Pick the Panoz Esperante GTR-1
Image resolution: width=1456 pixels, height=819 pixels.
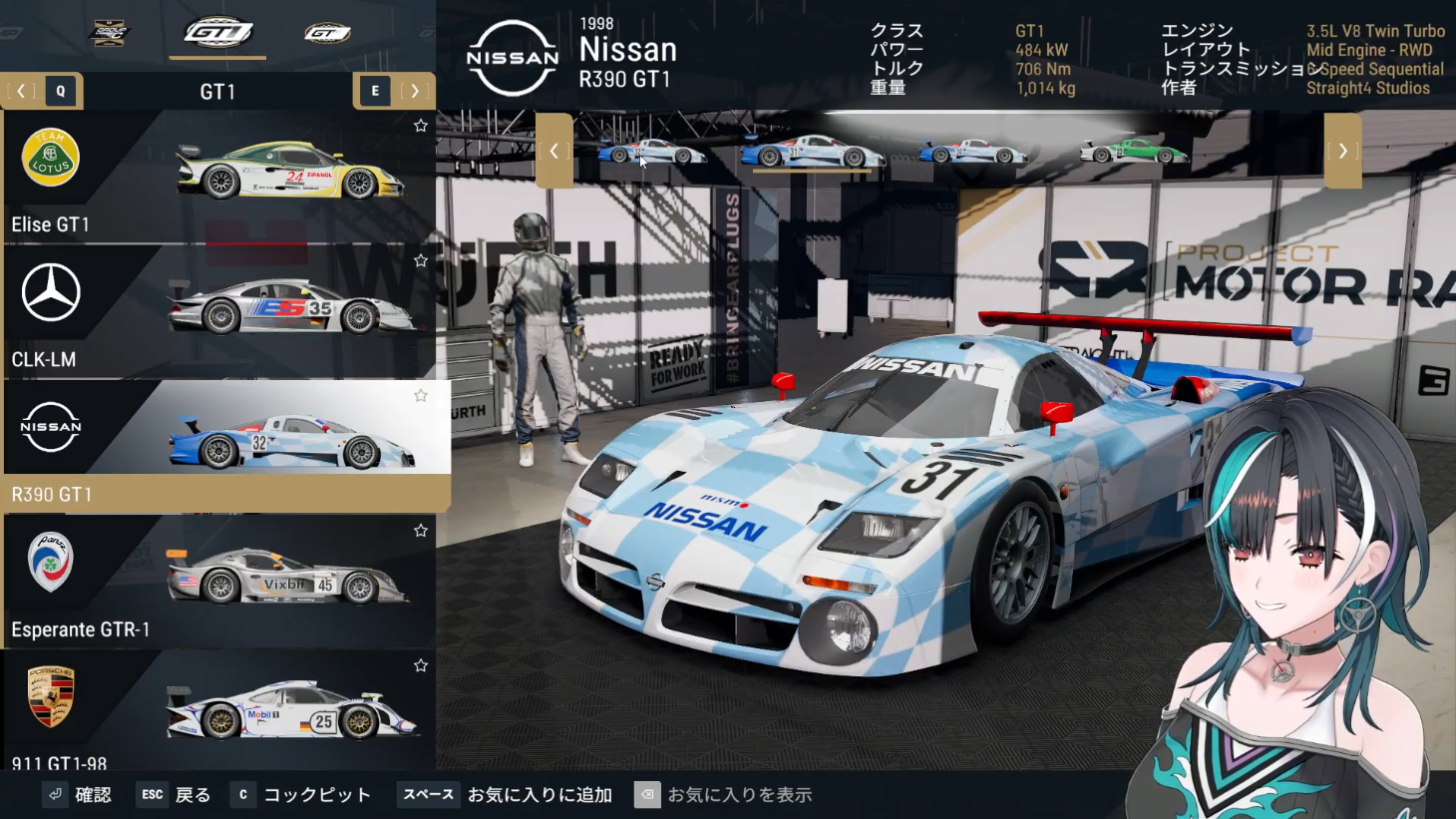(217, 582)
